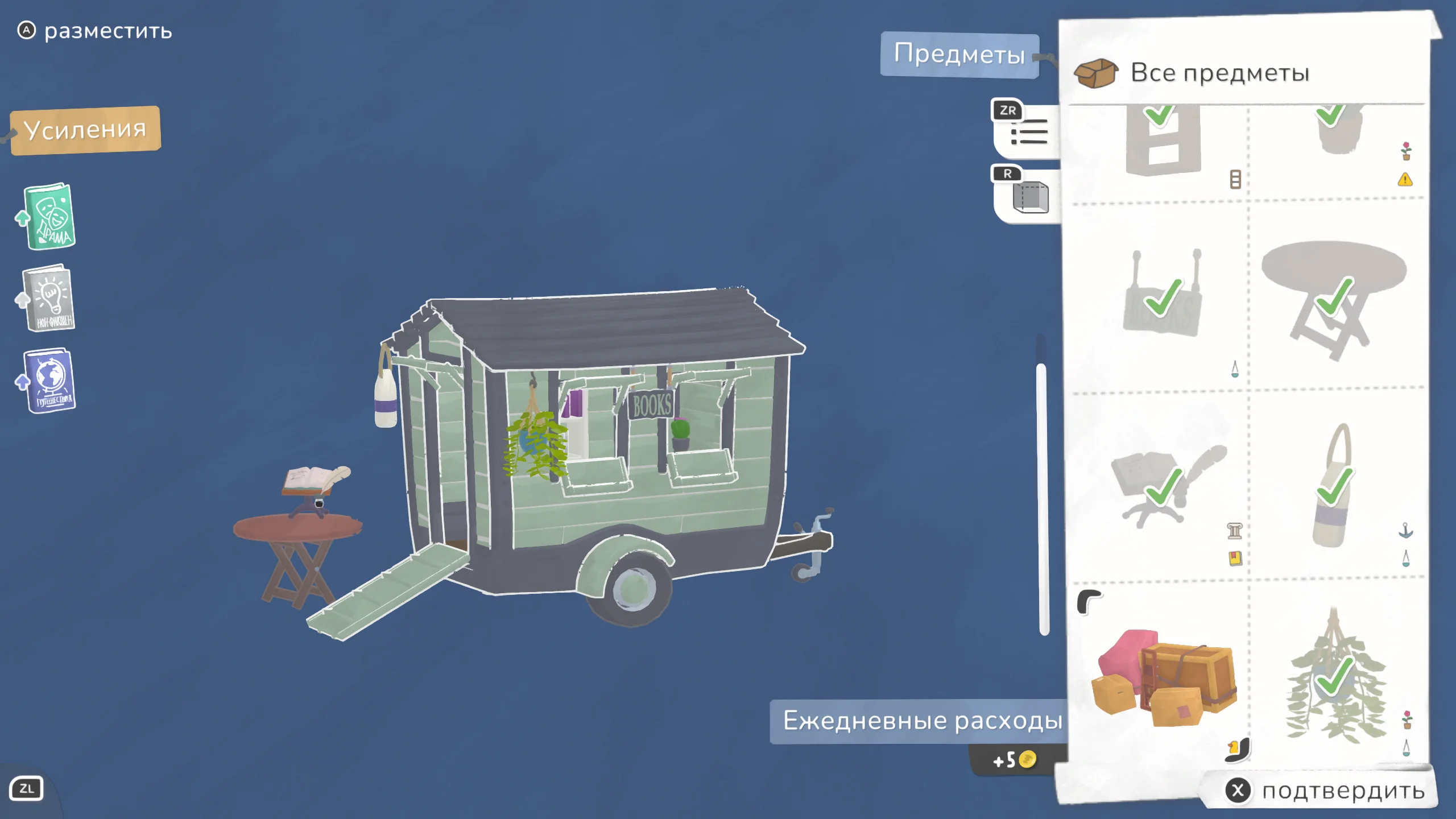The width and height of the screenshot is (1456, 819).
Task: Click the Все предметы category header
Action: click(1219, 73)
